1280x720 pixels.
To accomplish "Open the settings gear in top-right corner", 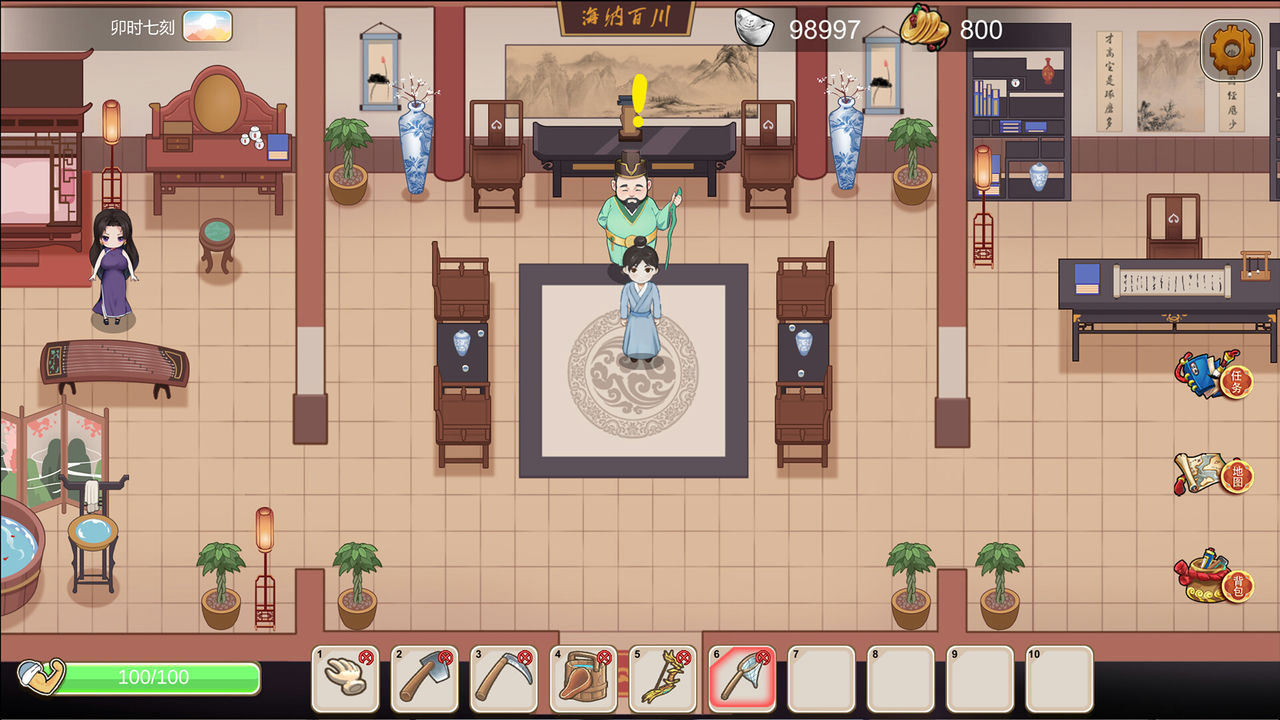I will [x=1228, y=49].
